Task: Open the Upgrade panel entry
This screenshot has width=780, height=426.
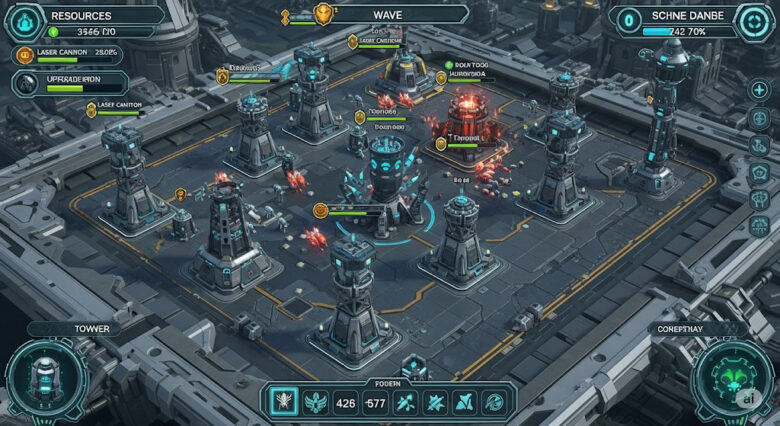Action: (x=68, y=83)
